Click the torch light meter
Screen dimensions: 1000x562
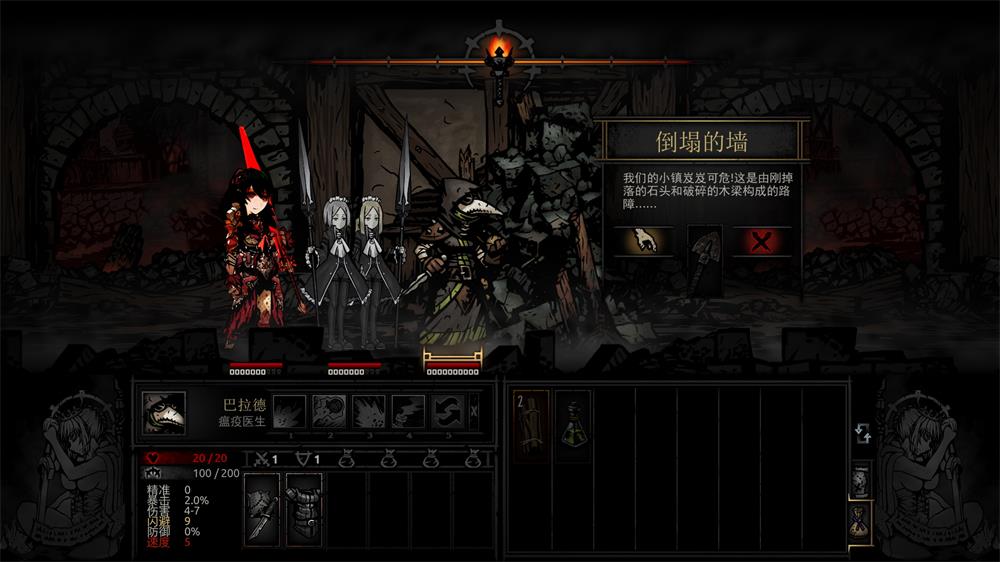pos(499,52)
